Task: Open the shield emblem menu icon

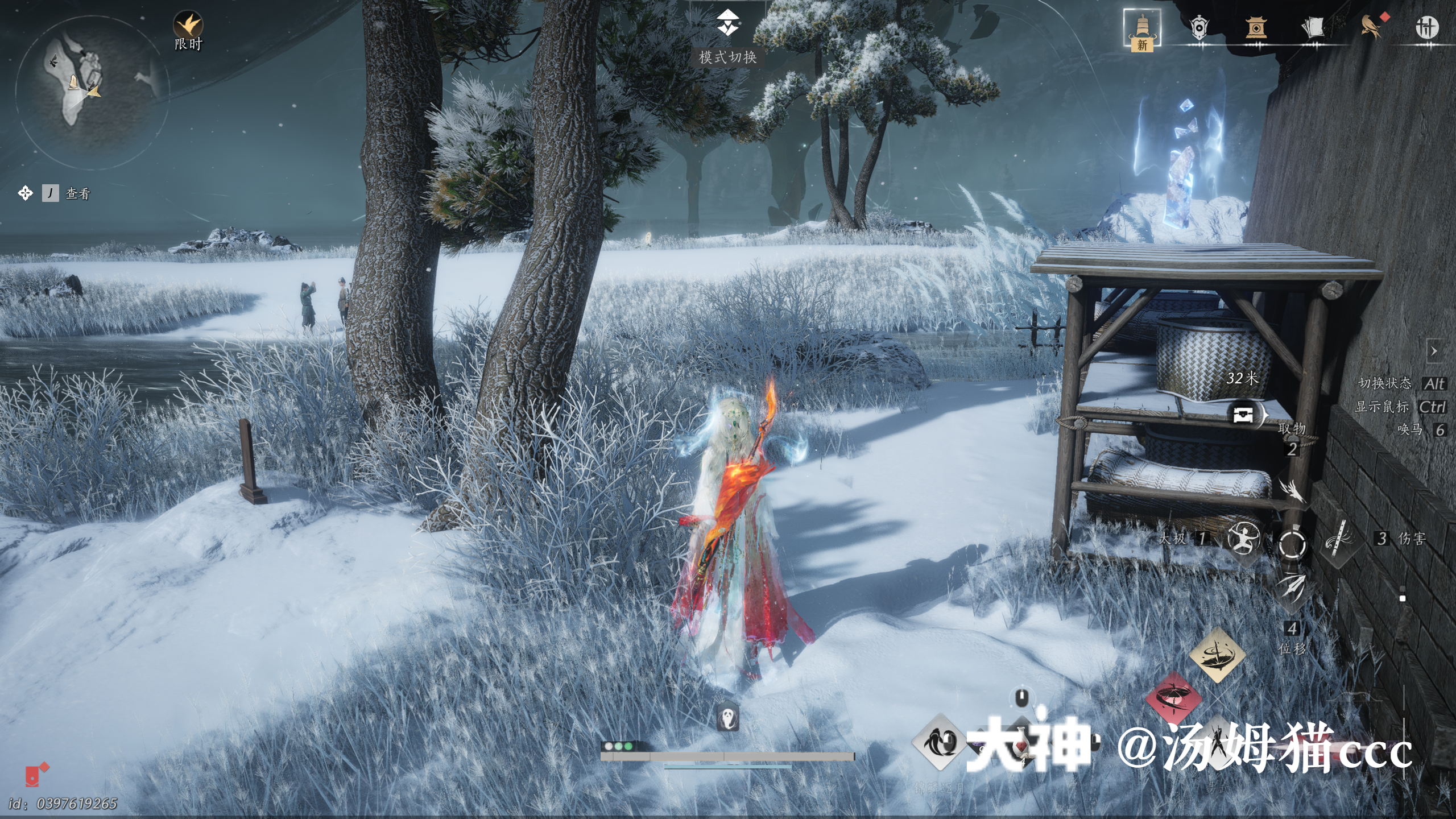Action: point(1199,28)
